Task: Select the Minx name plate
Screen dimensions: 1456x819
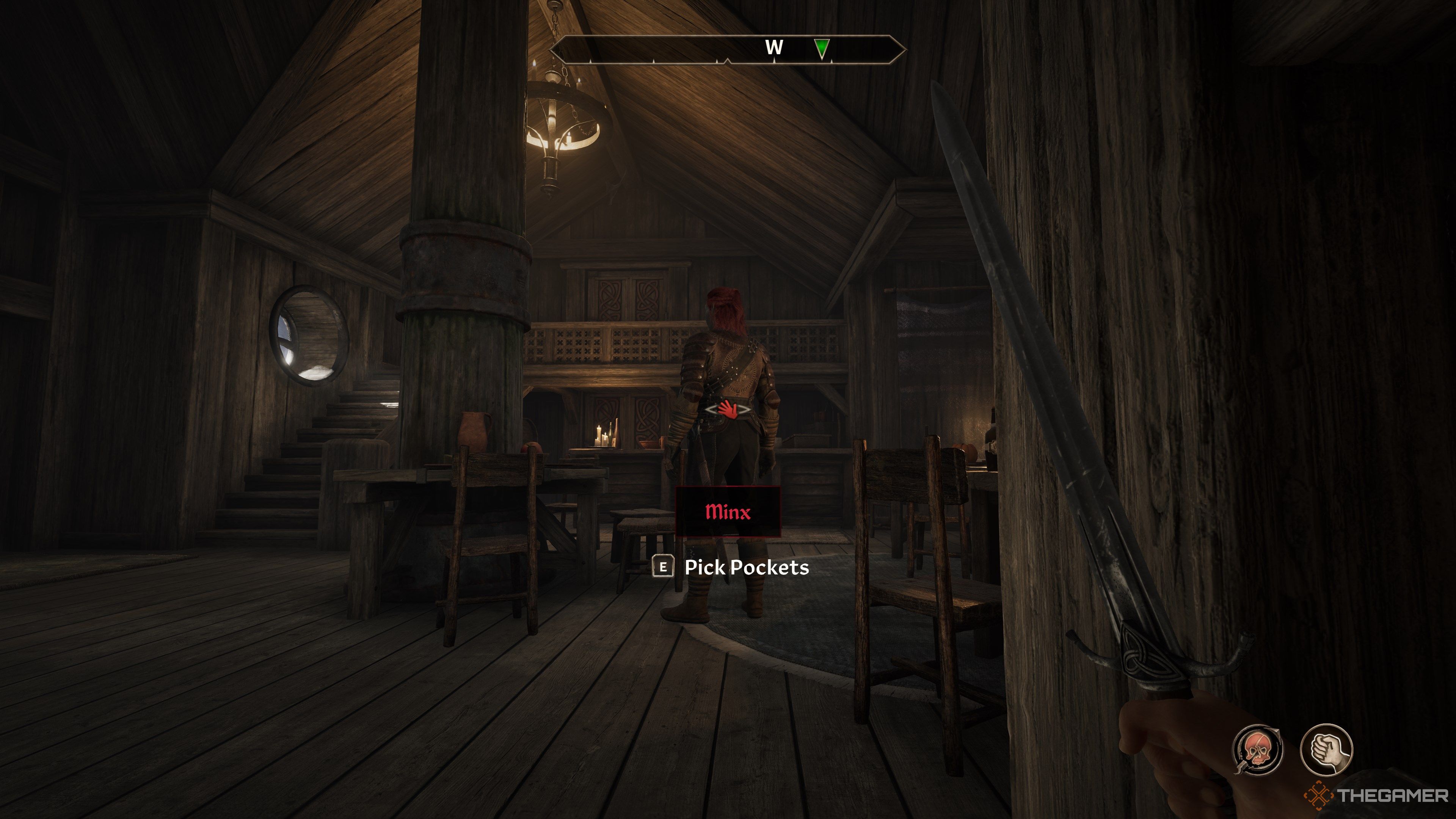Action: [x=728, y=511]
